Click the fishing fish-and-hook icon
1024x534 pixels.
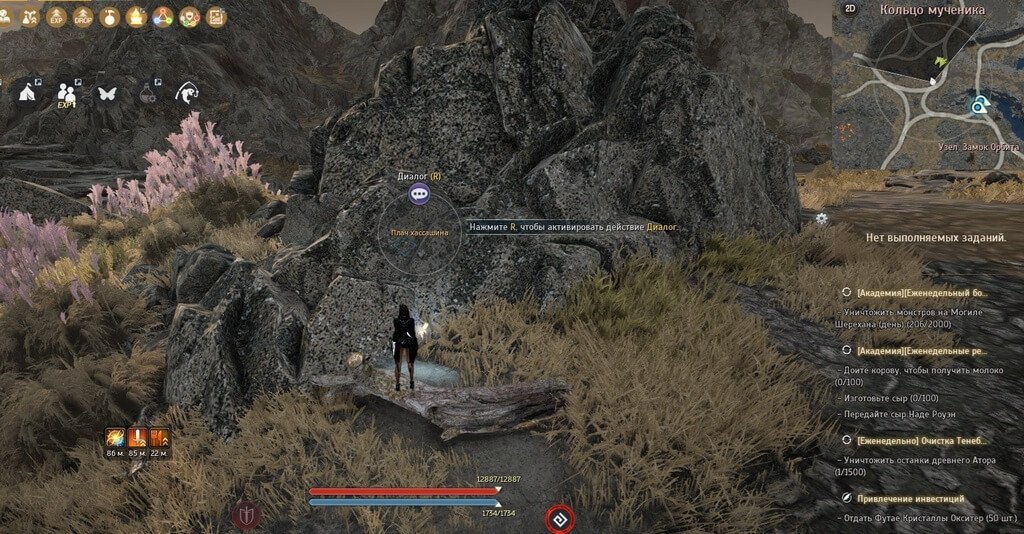coord(187,93)
